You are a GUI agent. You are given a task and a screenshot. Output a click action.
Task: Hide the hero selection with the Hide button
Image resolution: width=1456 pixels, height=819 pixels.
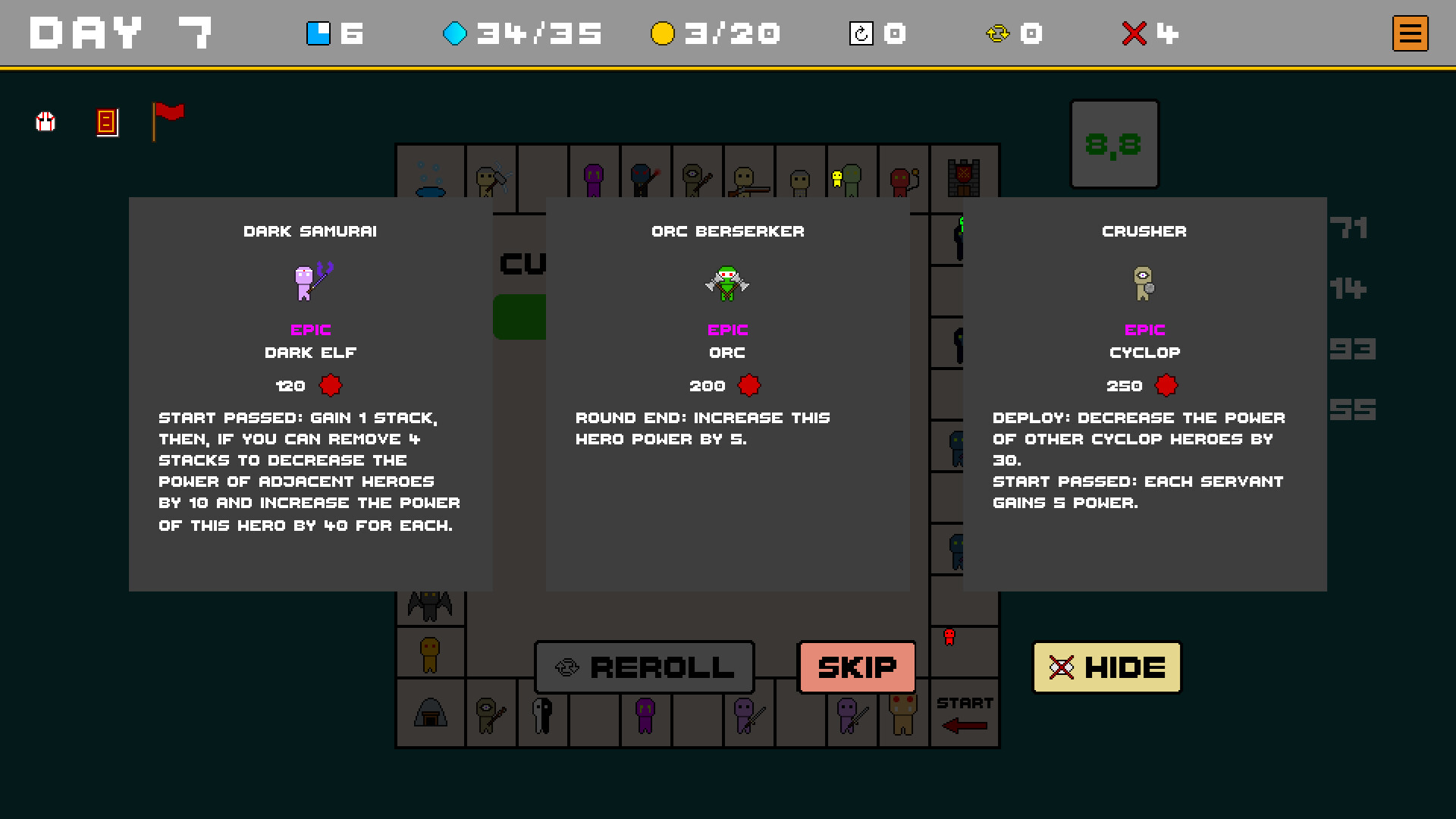[1106, 667]
